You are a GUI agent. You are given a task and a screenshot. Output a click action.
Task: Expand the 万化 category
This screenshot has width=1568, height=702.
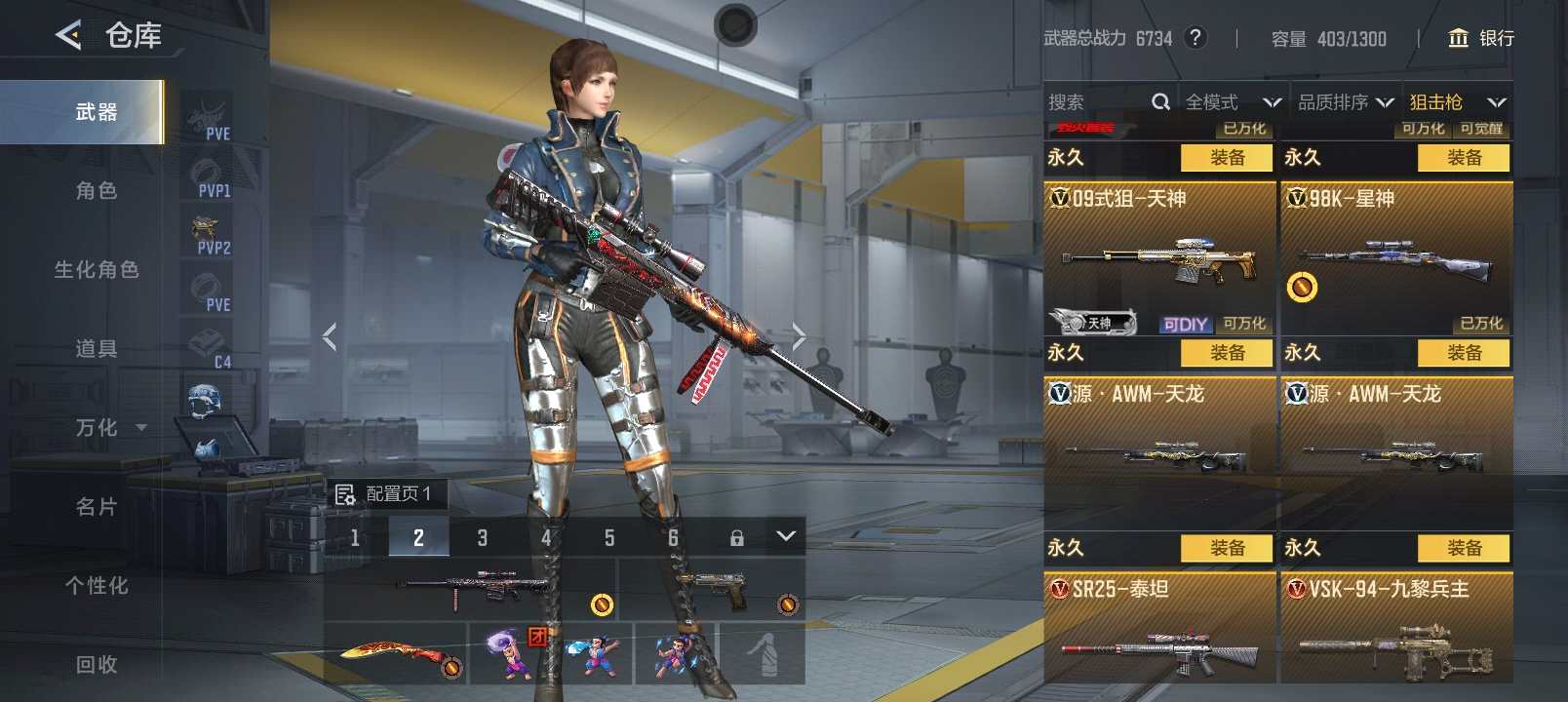(x=109, y=428)
